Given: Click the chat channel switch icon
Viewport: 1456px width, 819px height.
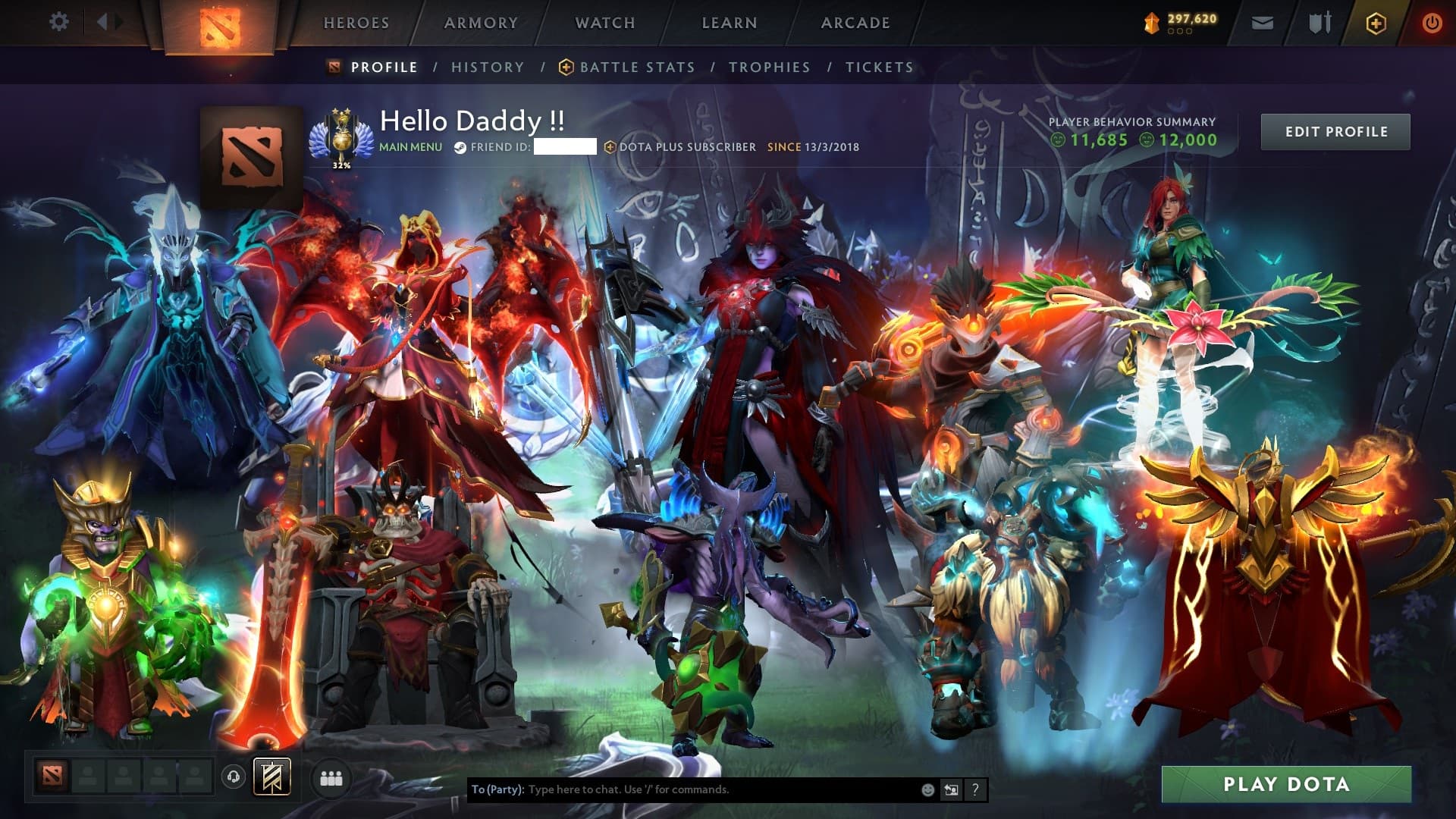Looking at the screenshot, I should point(951,789).
